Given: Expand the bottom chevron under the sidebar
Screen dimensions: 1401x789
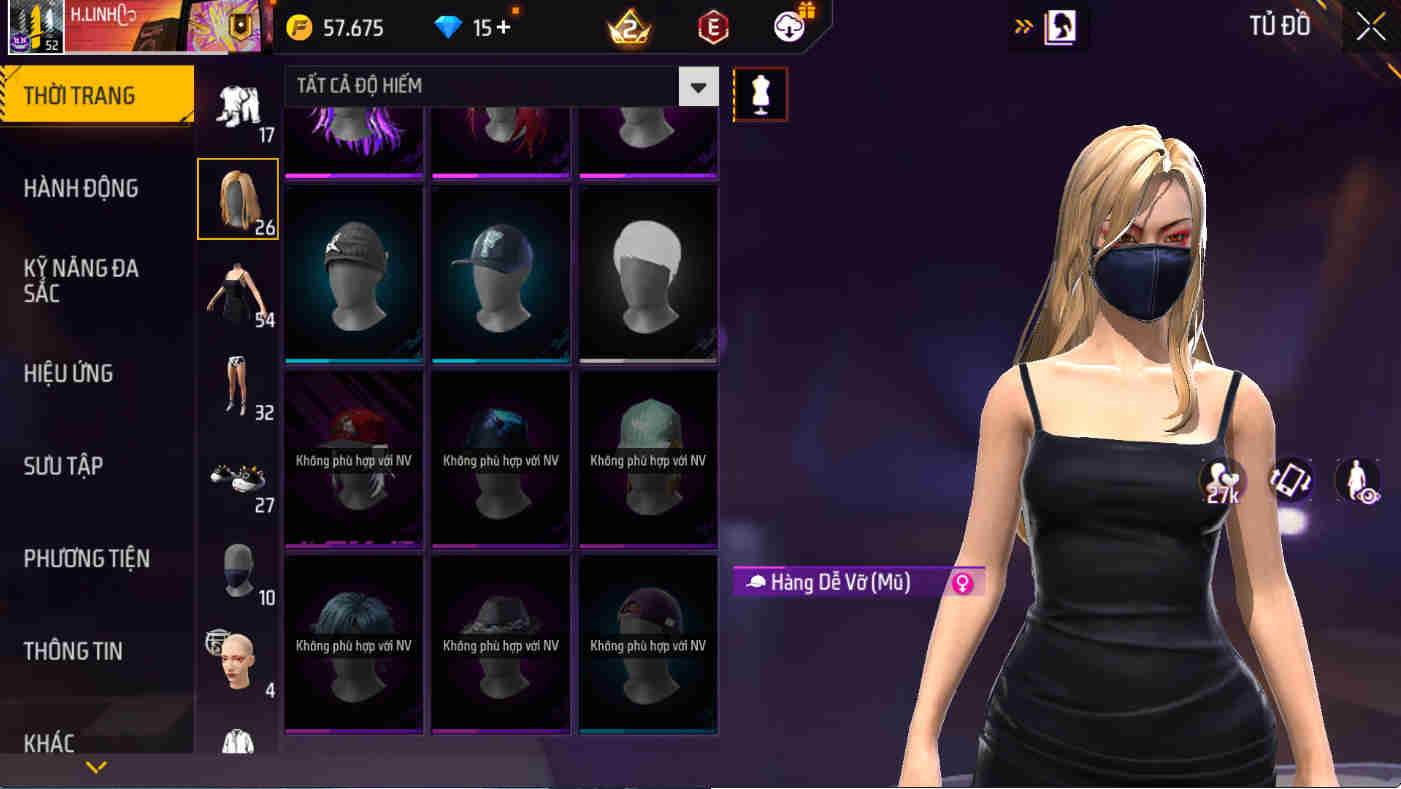Looking at the screenshot, I should 95,768.
